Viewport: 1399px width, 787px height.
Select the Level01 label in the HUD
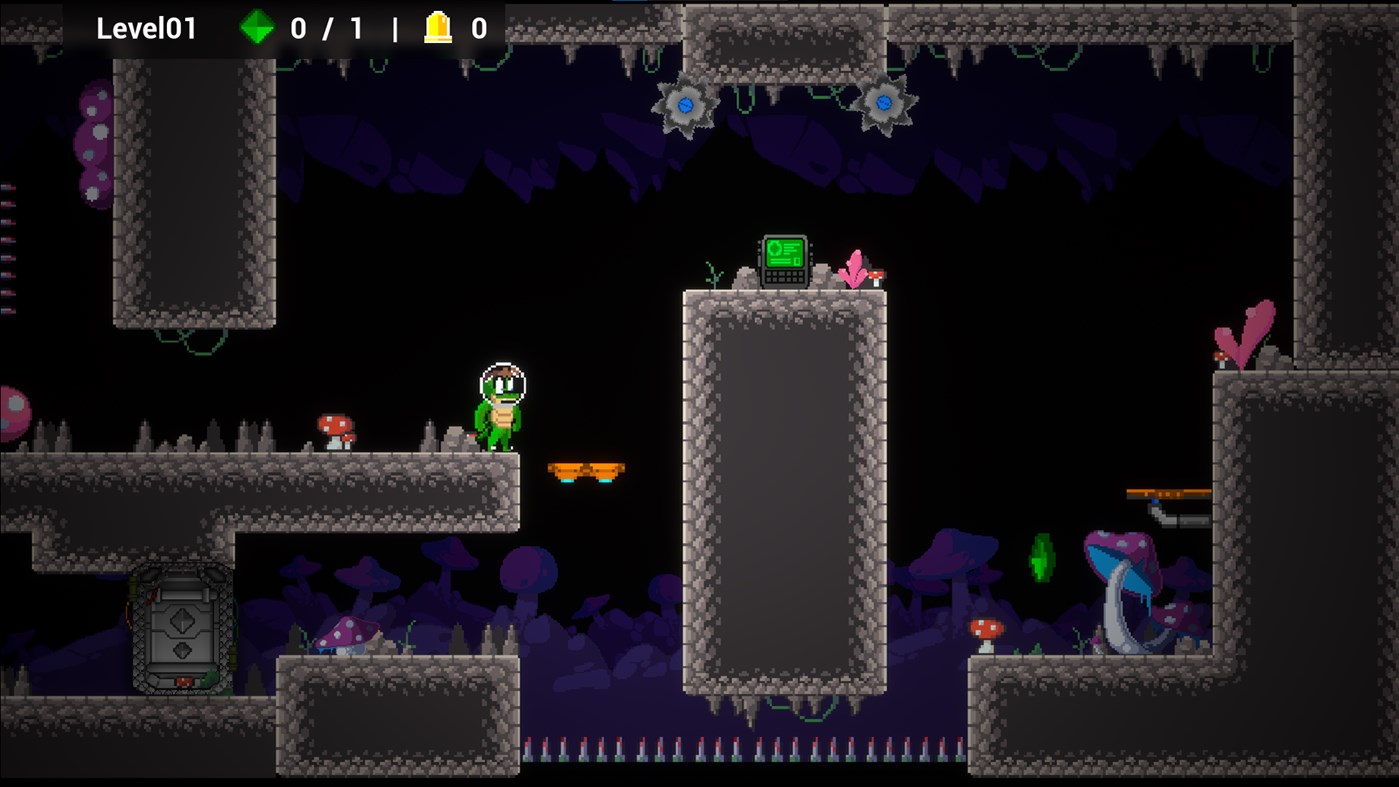[146, 28]
